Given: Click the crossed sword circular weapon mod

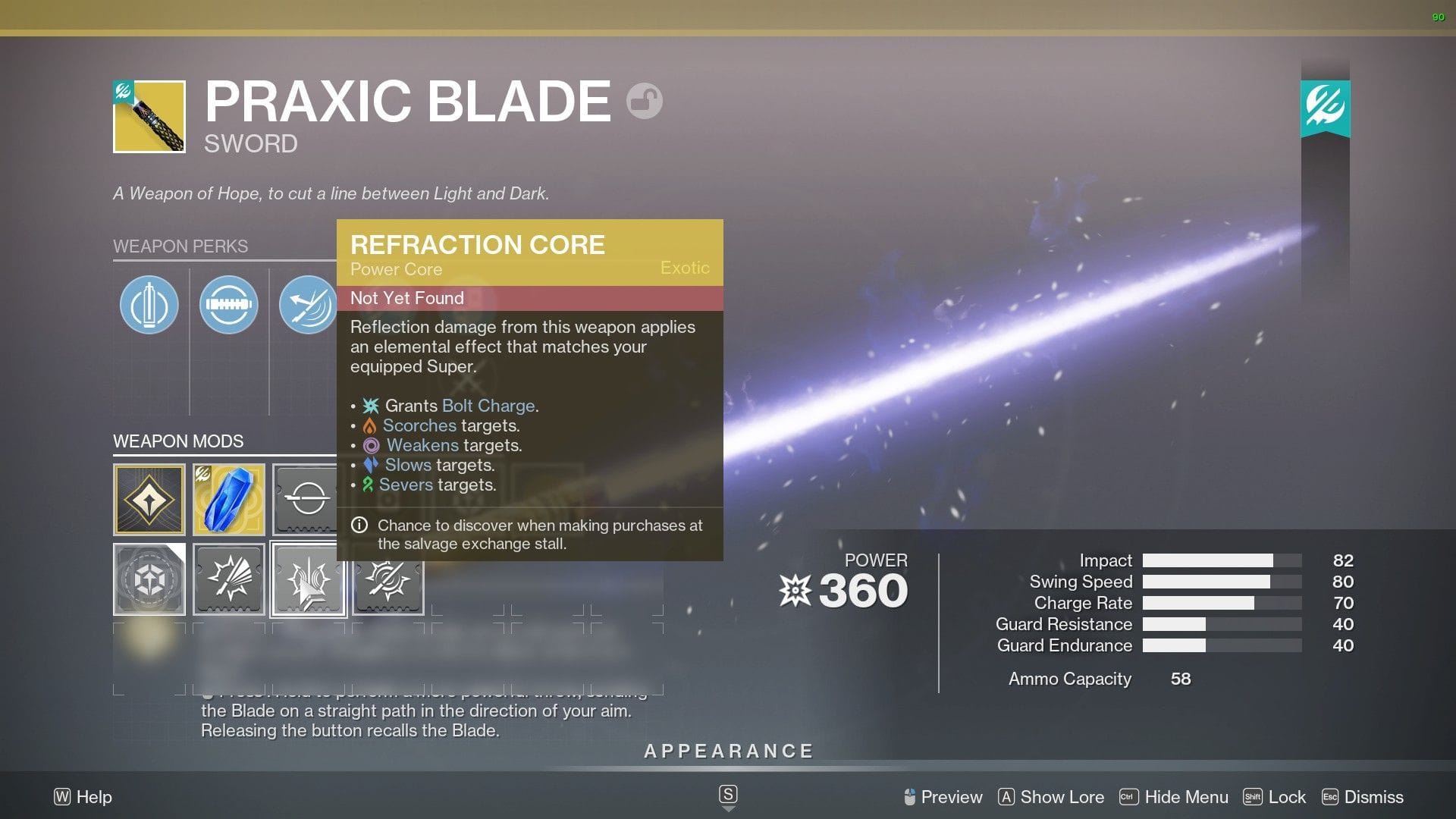Looking at the screenshot, I should click(x=388, y=579).
